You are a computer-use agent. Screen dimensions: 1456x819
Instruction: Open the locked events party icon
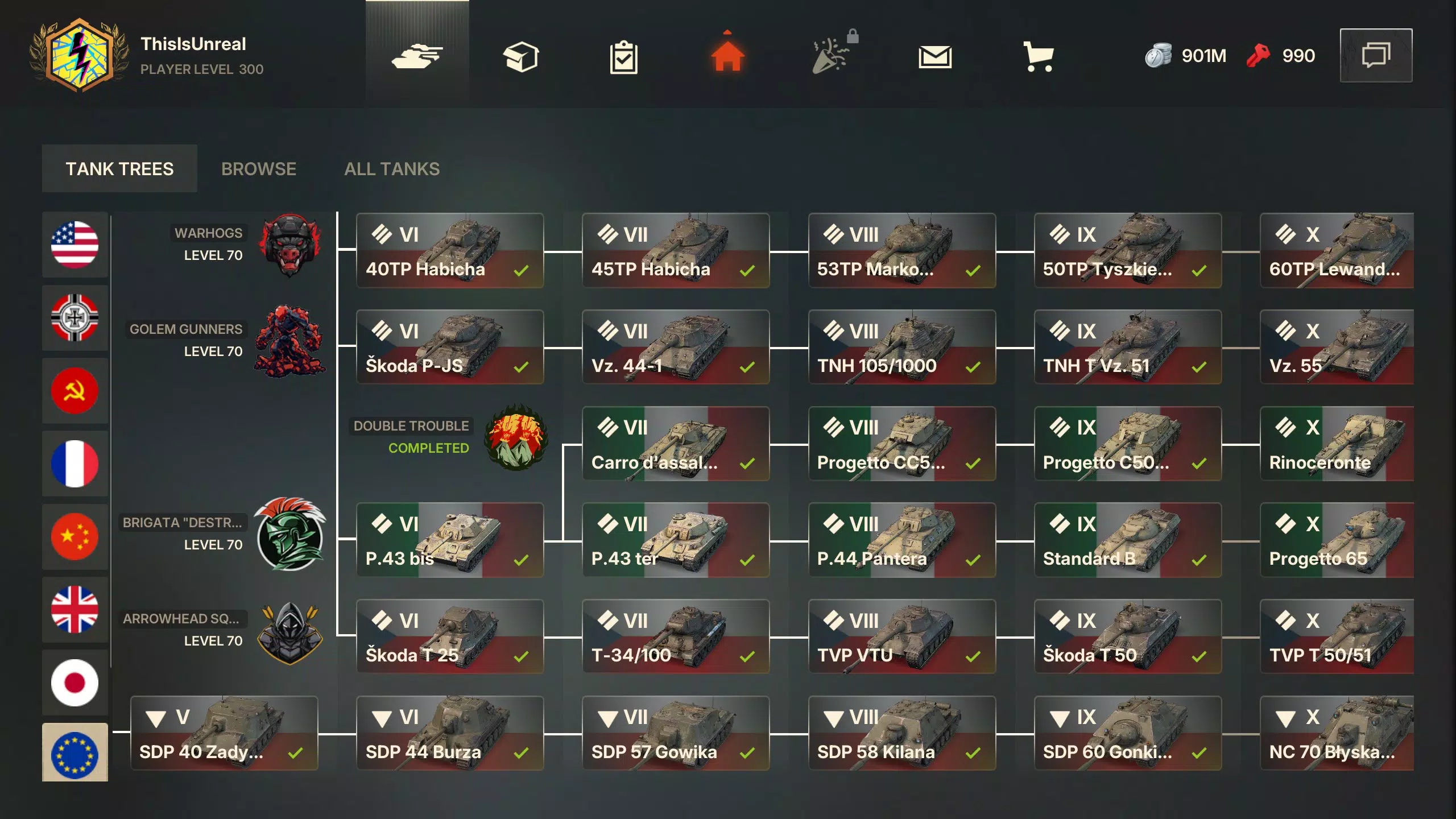[x=832, y=55]
